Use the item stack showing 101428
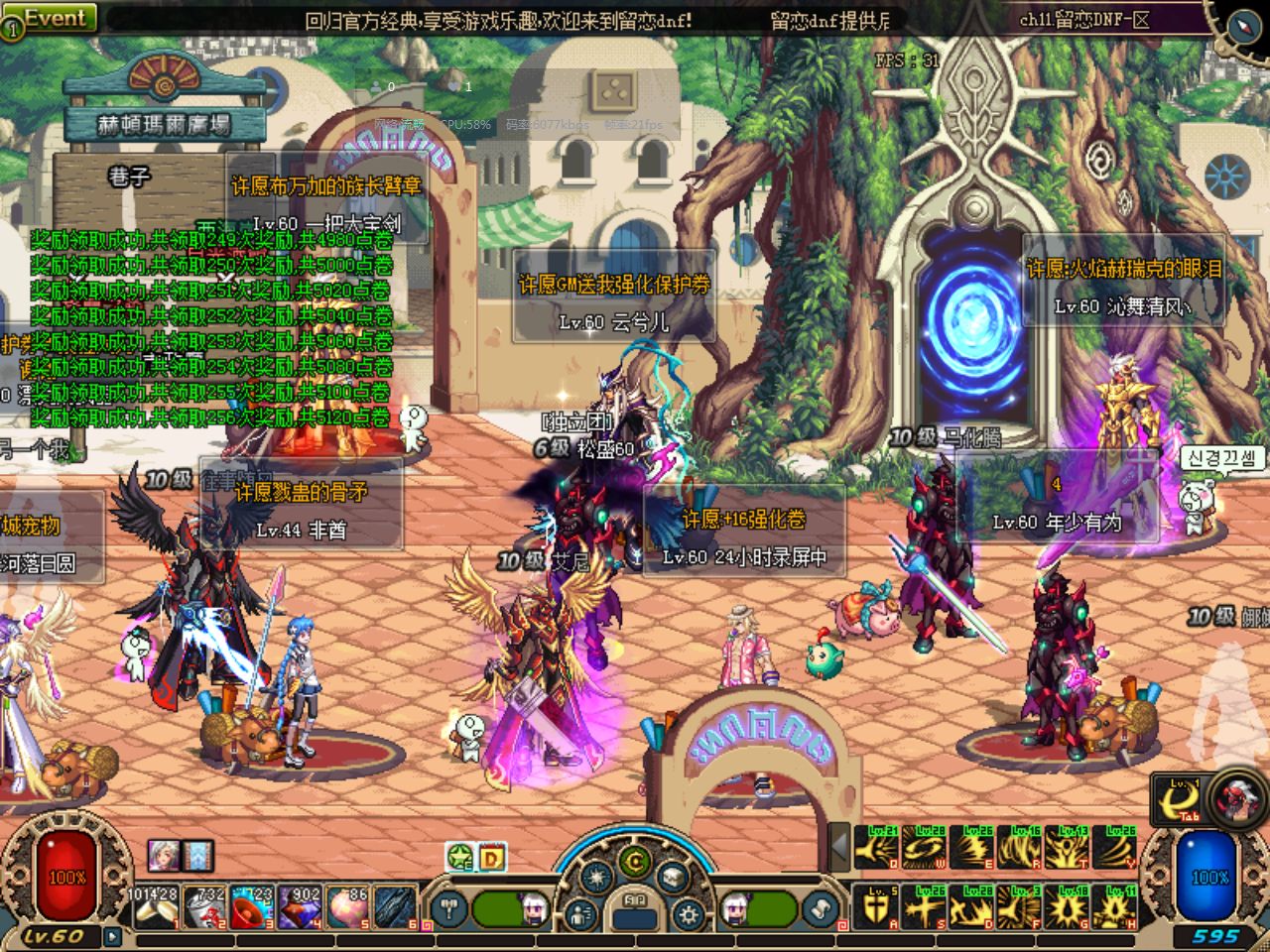Screen dimensions: 1270x952 [154, 907]
